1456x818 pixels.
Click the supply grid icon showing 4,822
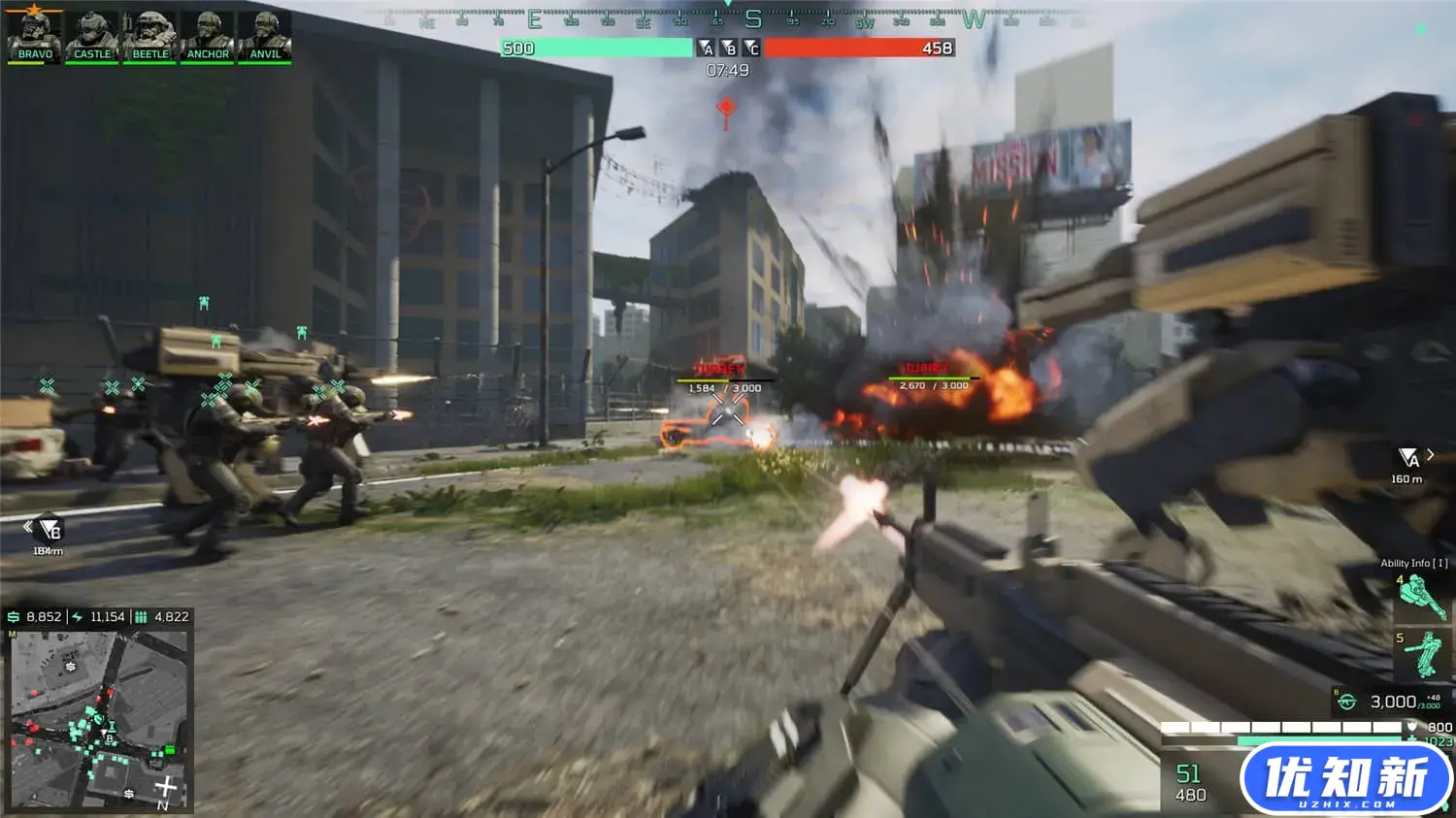141,617
